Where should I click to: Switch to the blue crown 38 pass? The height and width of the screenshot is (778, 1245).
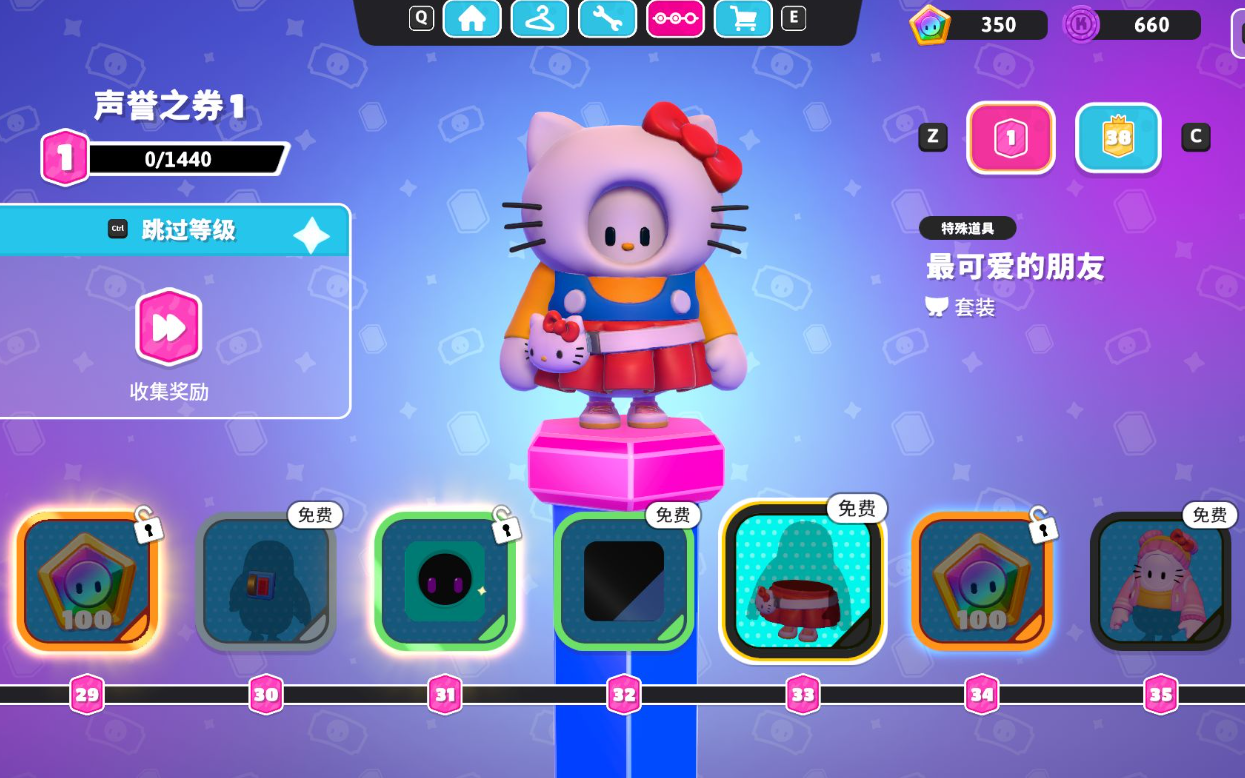1118,138
